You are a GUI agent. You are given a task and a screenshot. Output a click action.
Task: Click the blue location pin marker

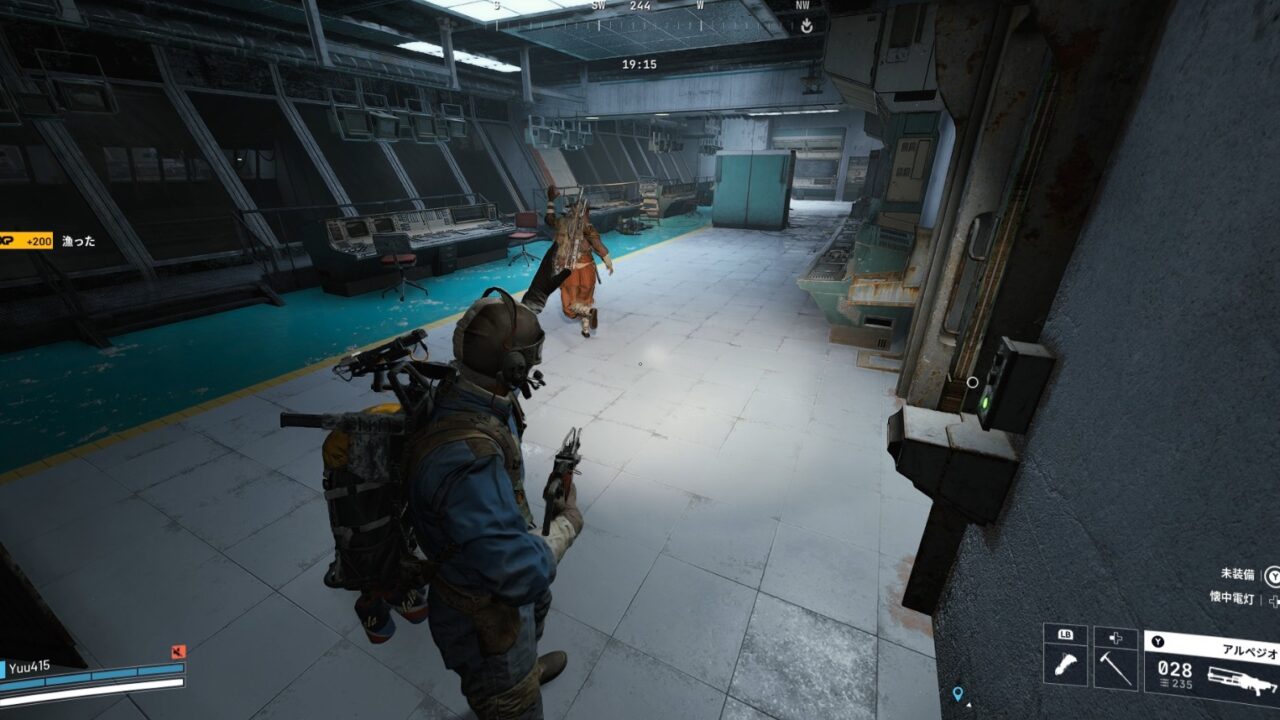[957, 693]
